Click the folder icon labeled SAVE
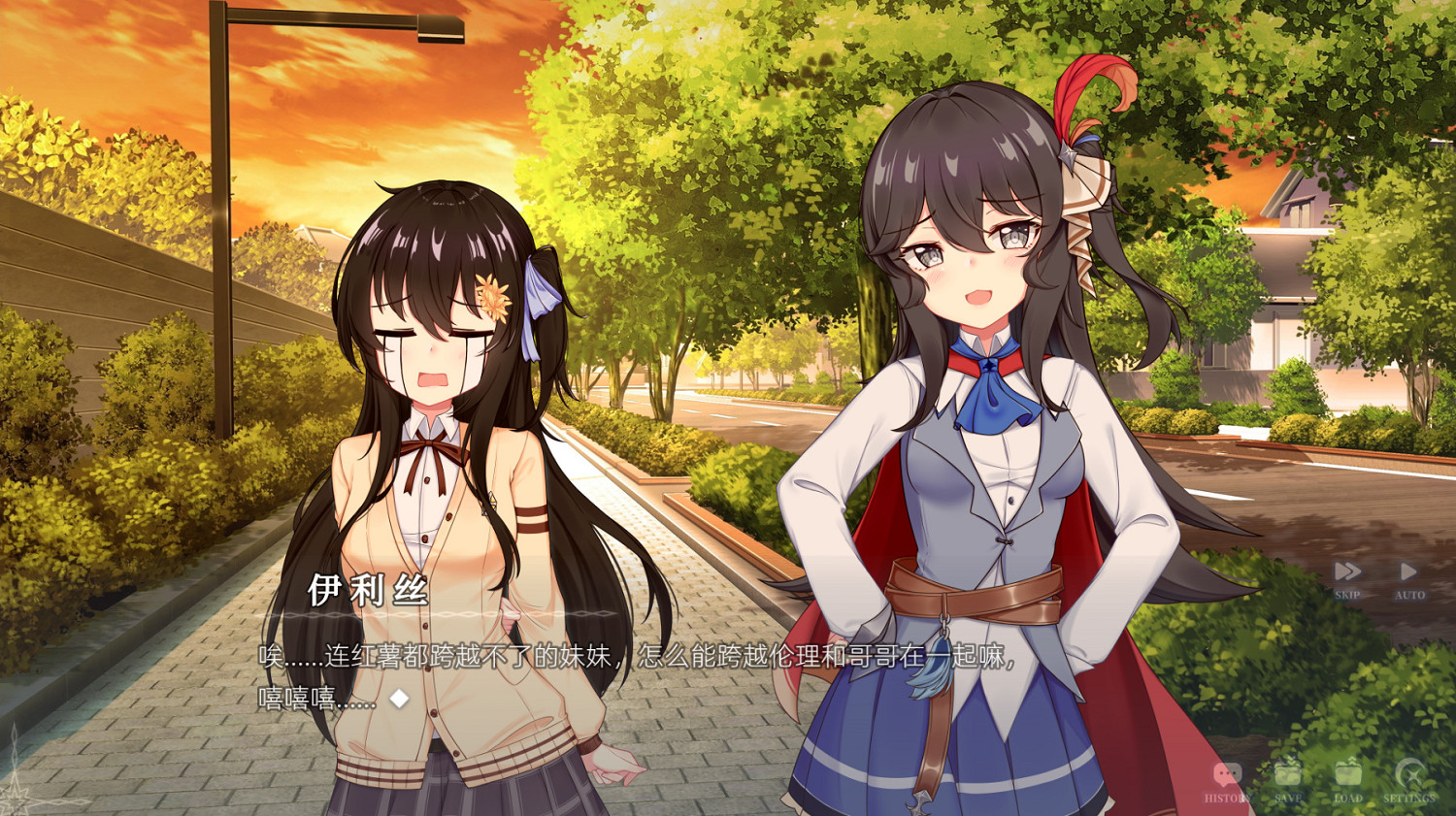 1286,771
